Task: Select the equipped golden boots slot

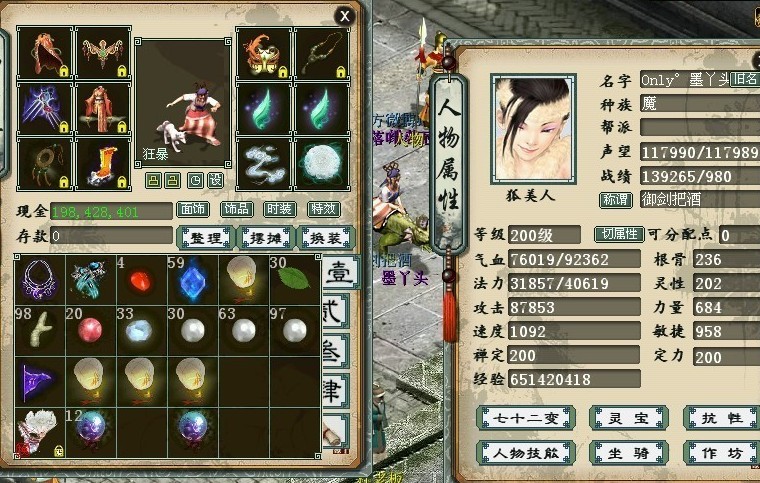Action: [x=102, y=163]
